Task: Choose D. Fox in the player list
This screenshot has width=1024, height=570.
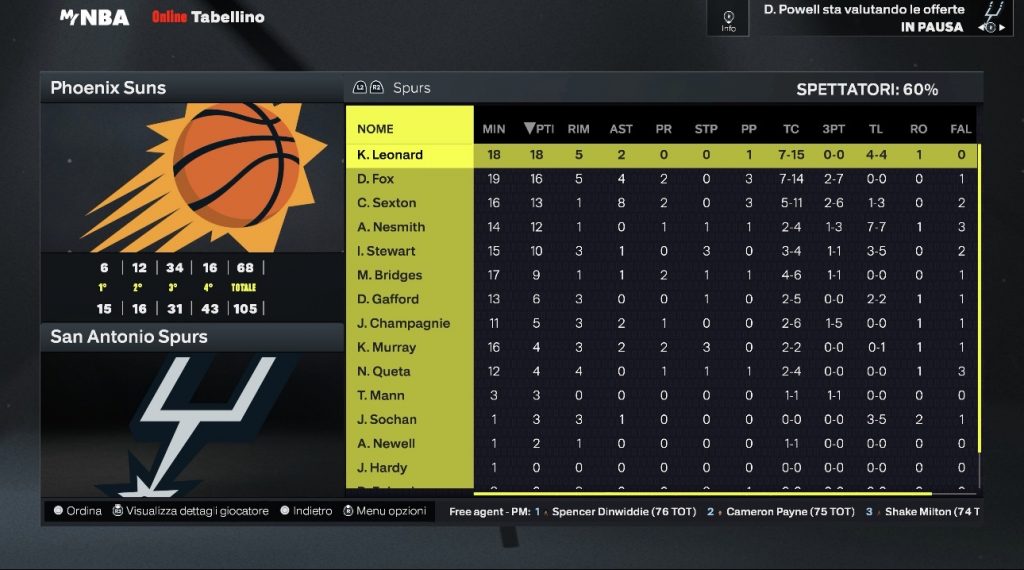Action: (376, 179)
